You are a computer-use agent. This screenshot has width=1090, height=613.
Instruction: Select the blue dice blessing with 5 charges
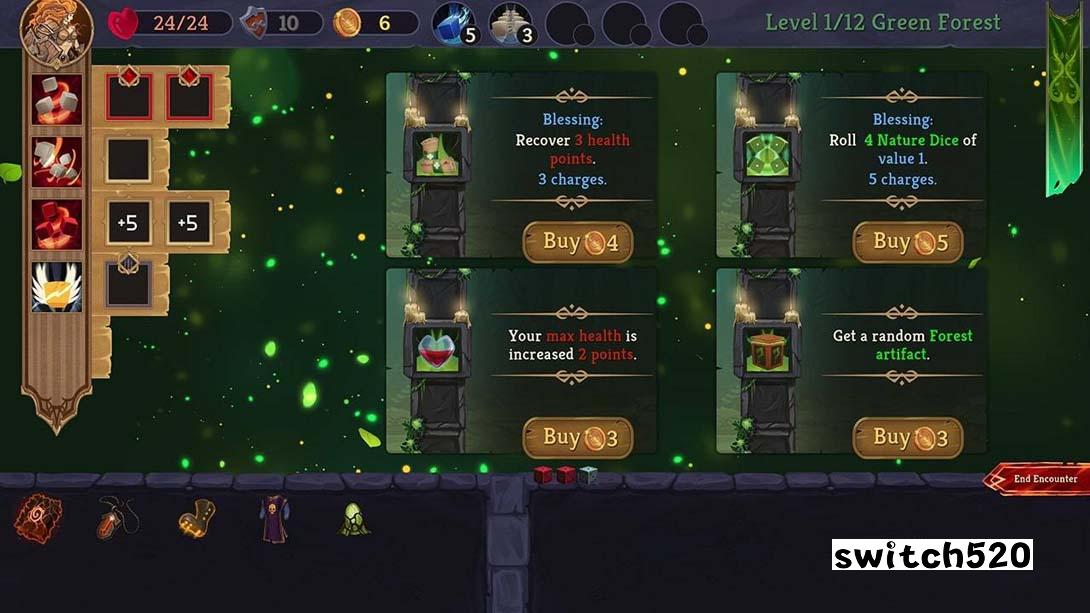point(455,24)
